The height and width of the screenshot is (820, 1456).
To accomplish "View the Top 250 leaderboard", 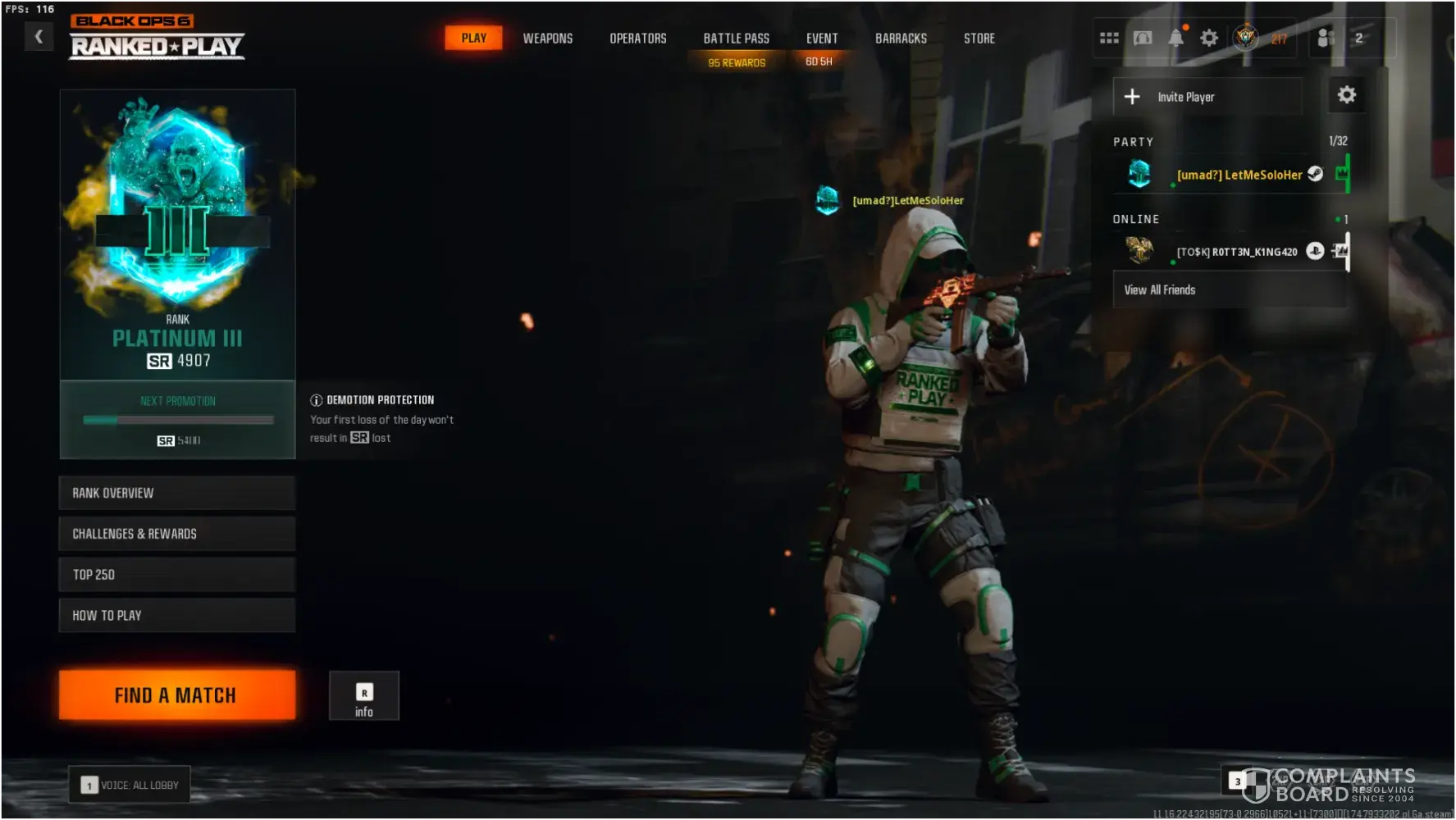I will (176, 575).
